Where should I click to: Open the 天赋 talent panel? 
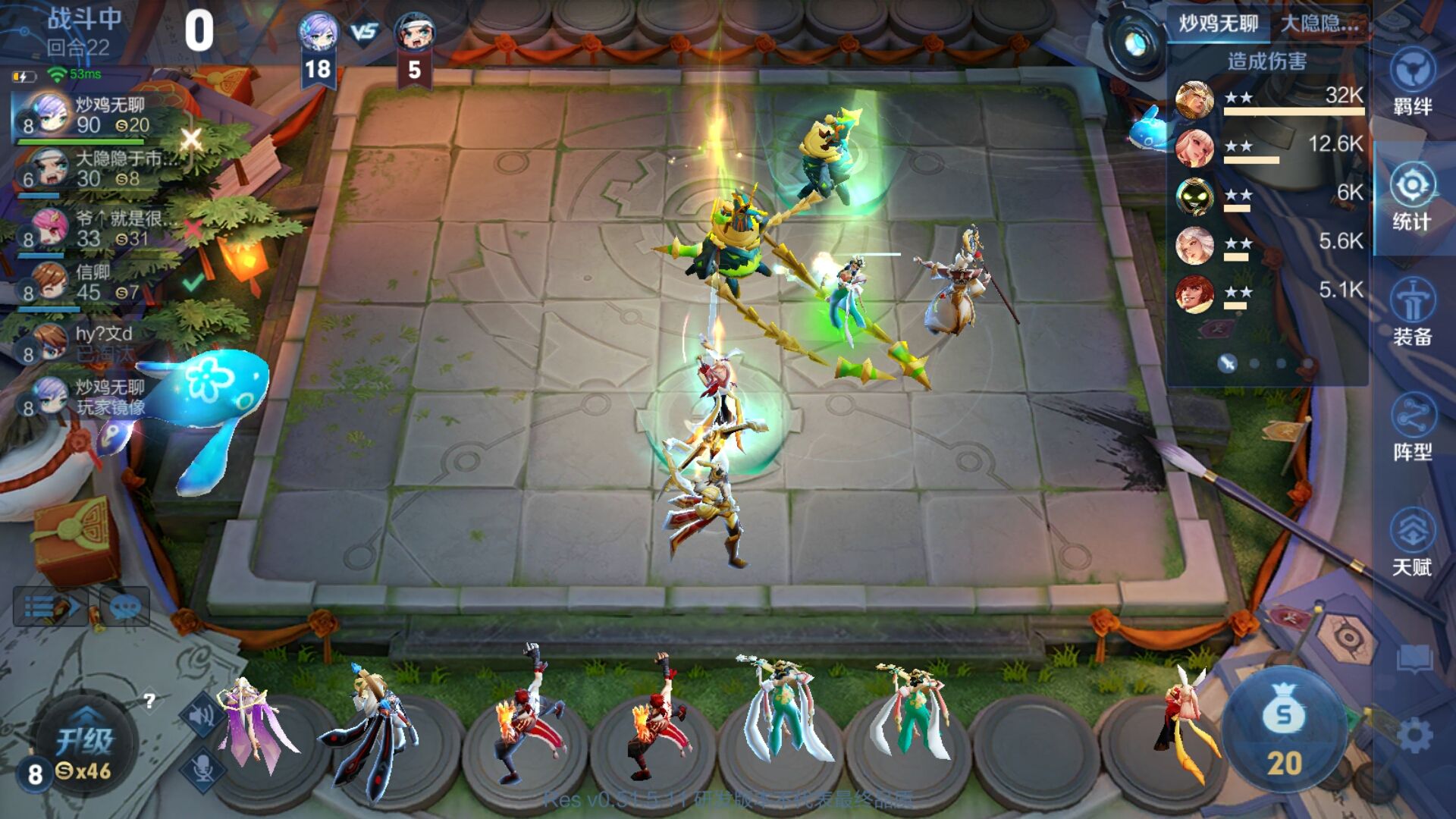pyautogui.click(x=1411, y=542)
